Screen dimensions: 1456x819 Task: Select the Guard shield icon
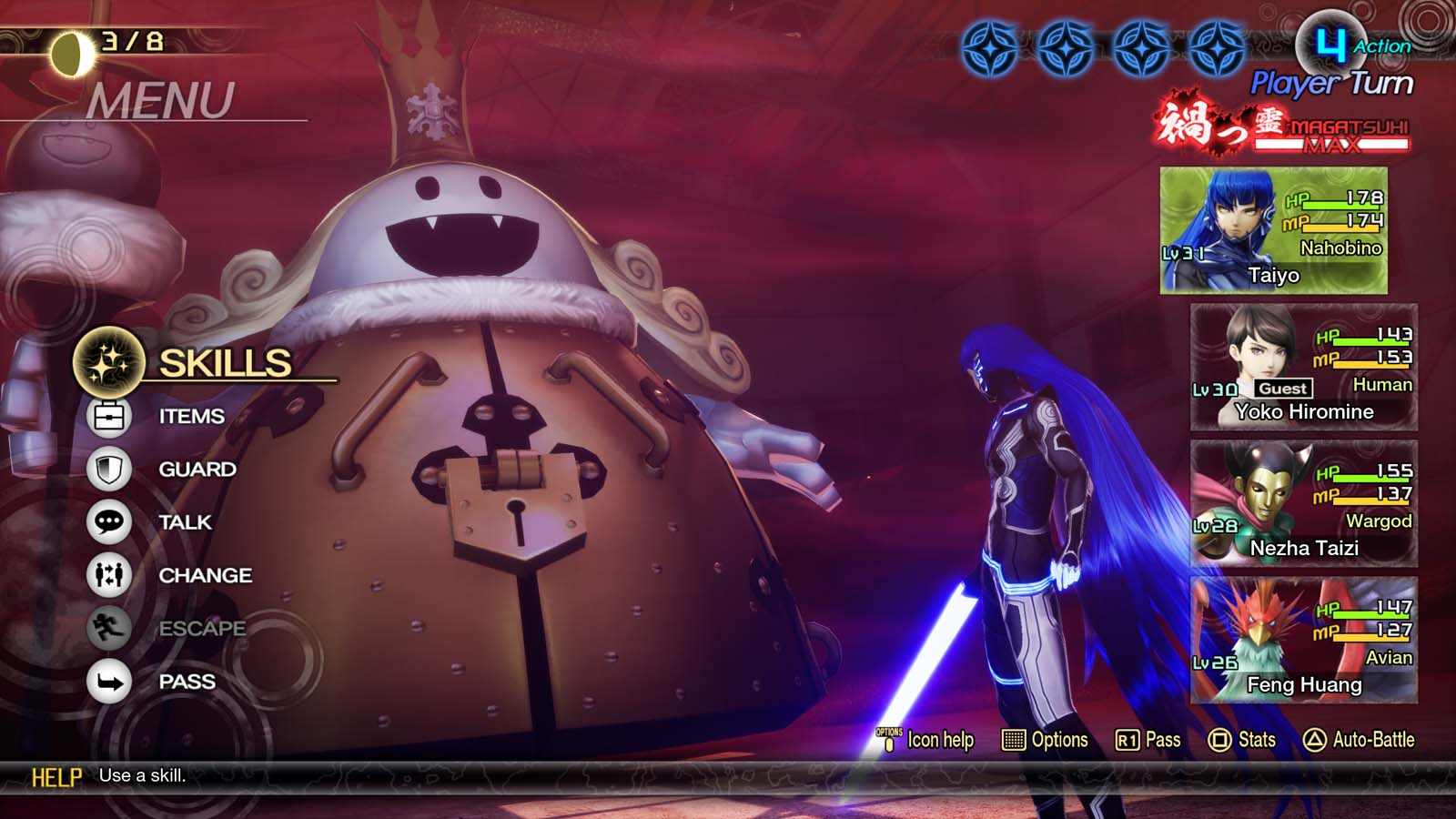point(108,470)
